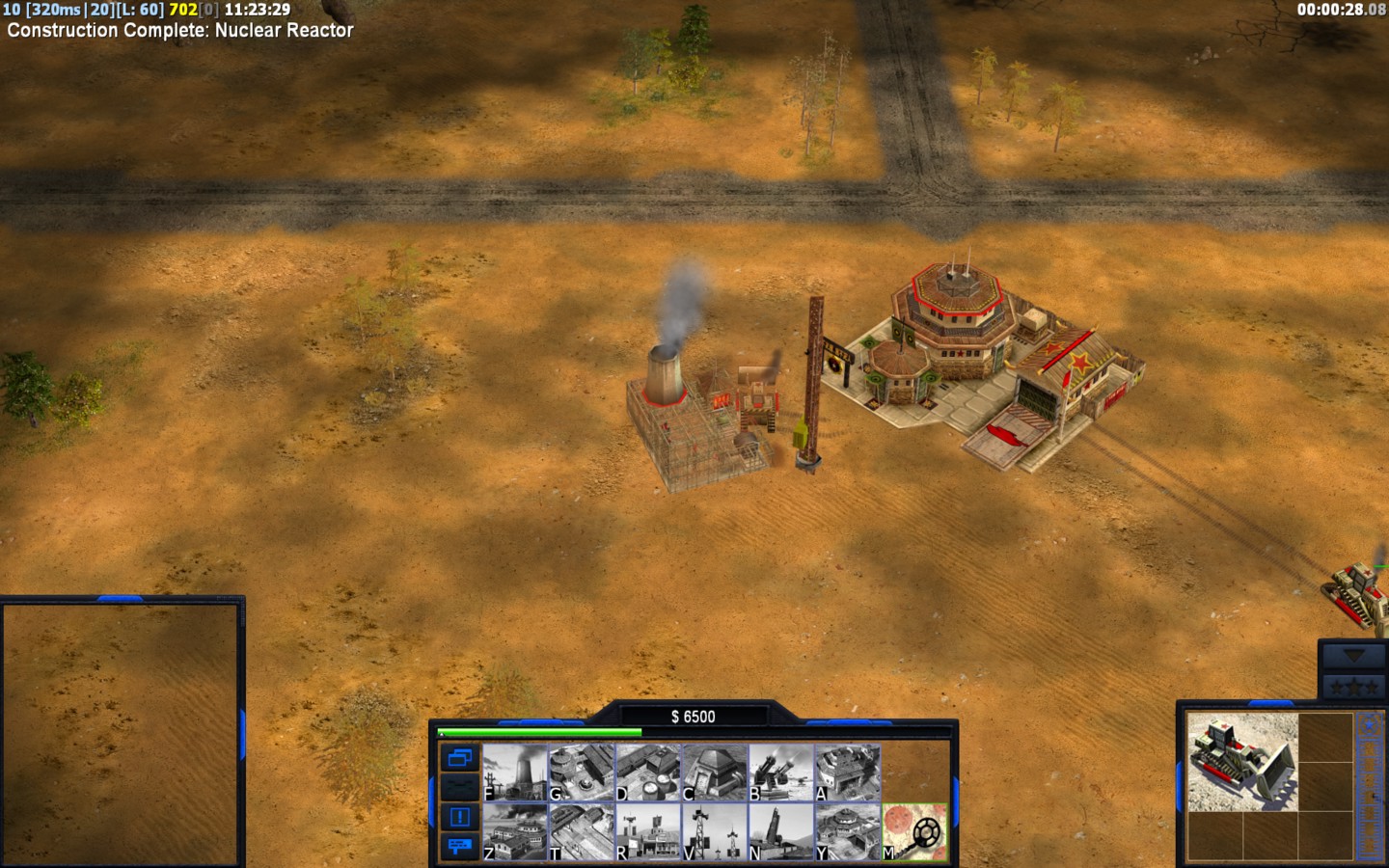Choose the Supply Center build icon
1389x868 pixels.
[648, 773]
